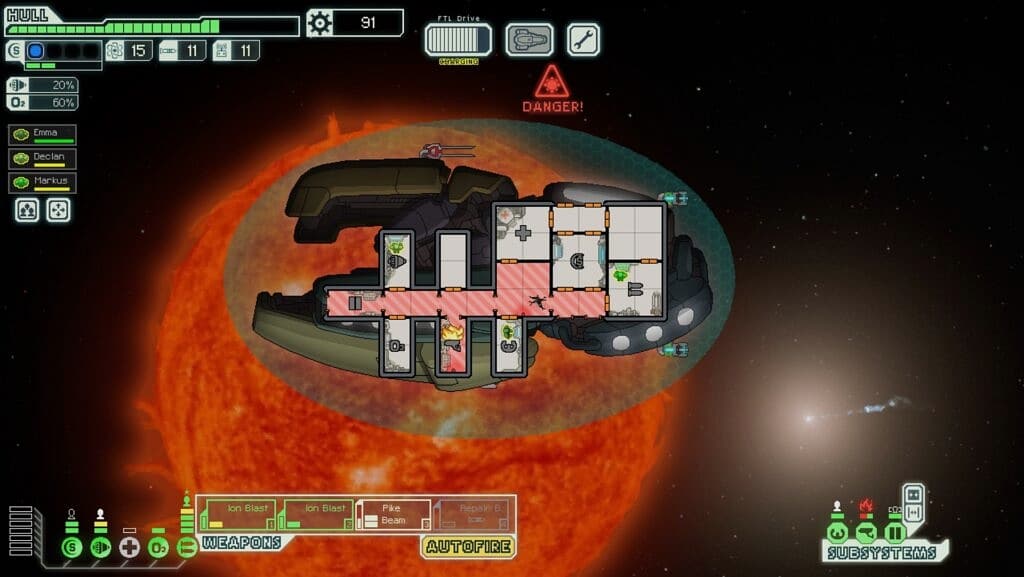Click the door control subsystem icon

[x=895, y=532]
